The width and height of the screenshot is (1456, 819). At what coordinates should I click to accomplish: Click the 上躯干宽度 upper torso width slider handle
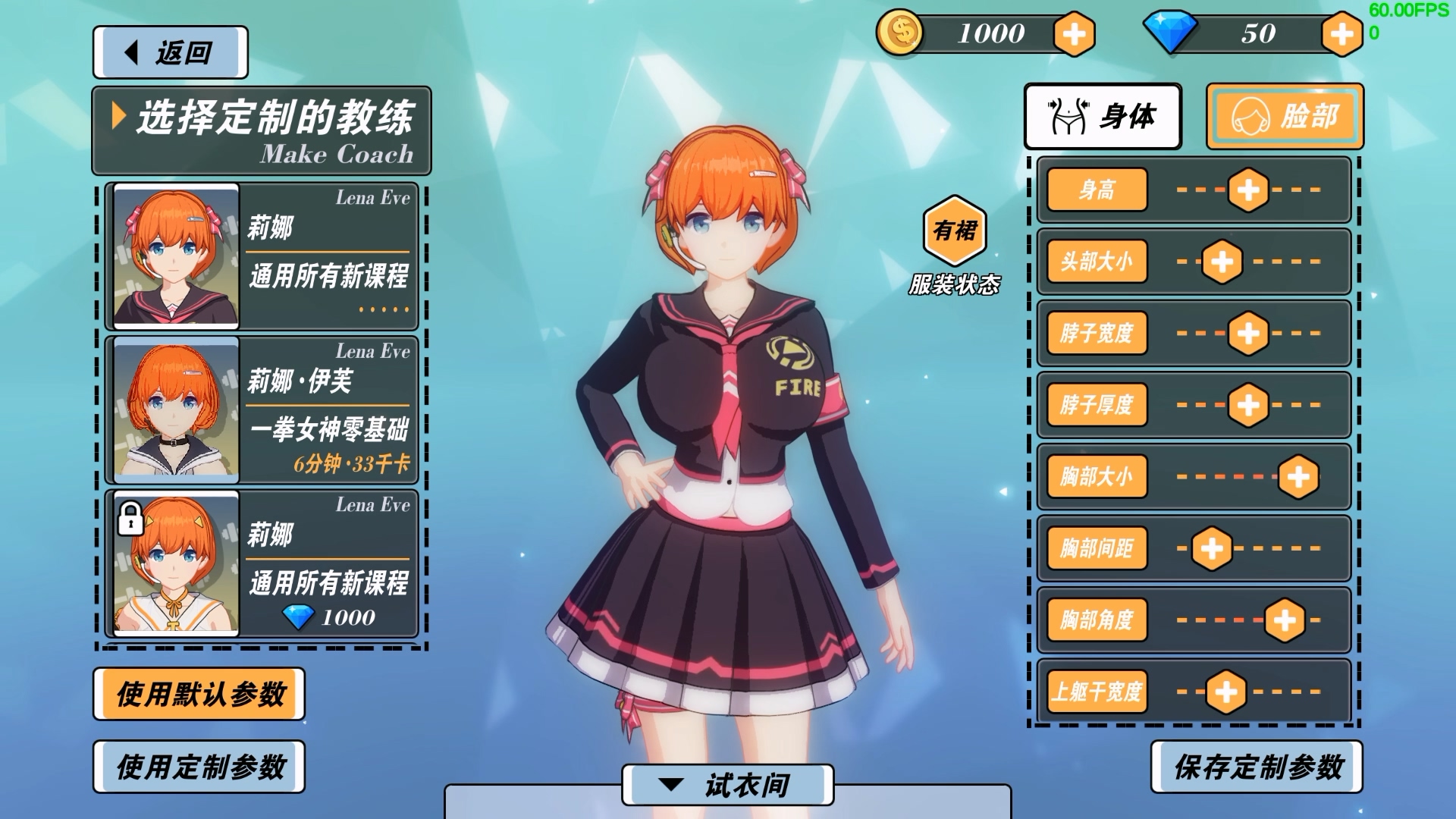click(x=1225, y=692)
